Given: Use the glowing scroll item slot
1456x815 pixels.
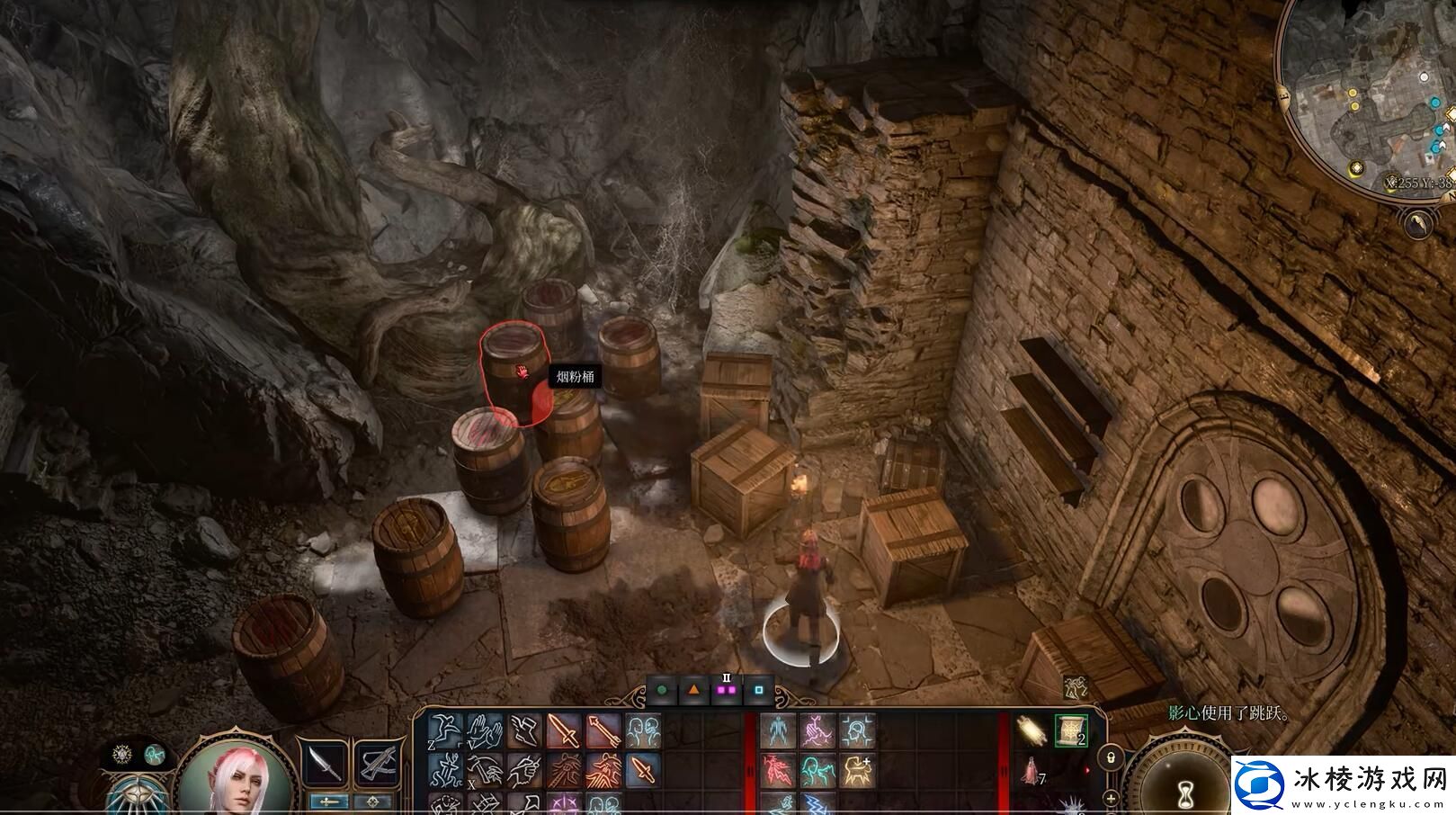Looking at the screenshot, I should 1031,730.
